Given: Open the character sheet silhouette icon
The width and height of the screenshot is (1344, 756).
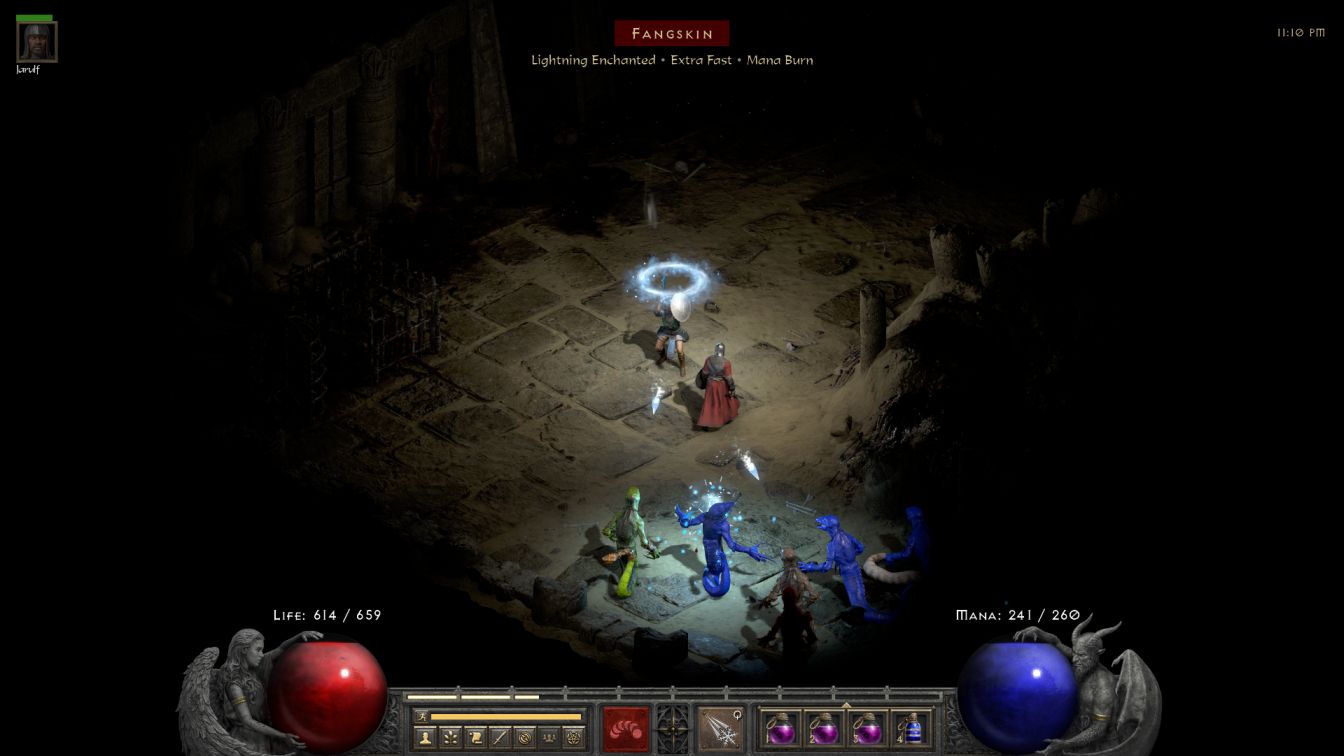Looking at the screenshot, I should tap(425, 738).
